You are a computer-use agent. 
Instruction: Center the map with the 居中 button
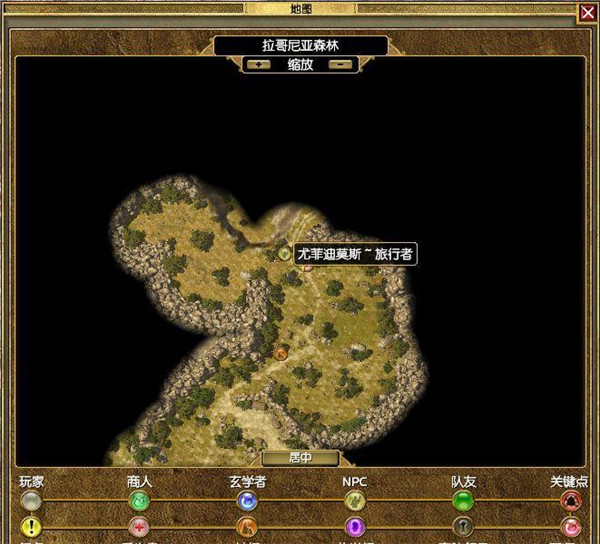click(299, 458)
